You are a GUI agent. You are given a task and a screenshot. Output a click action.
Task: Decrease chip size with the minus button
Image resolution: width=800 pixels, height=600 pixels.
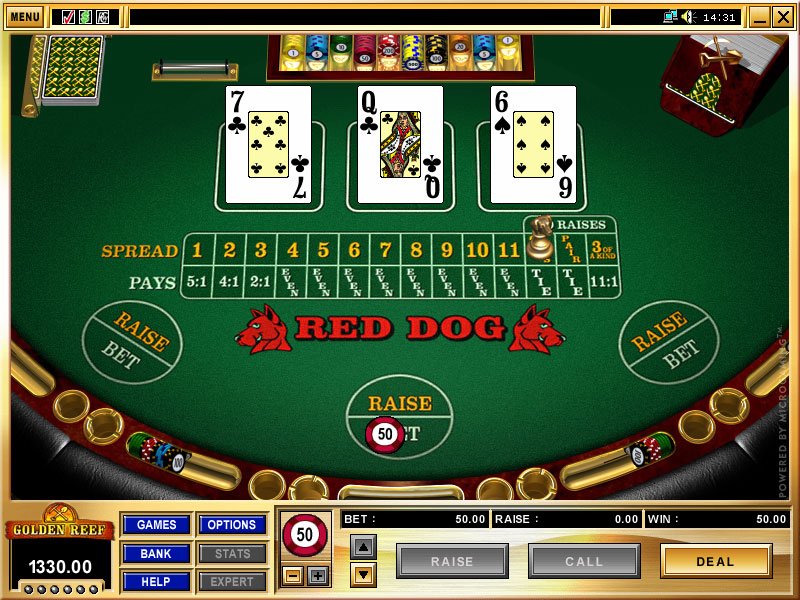pyautogui.click(x=292, y=575)
